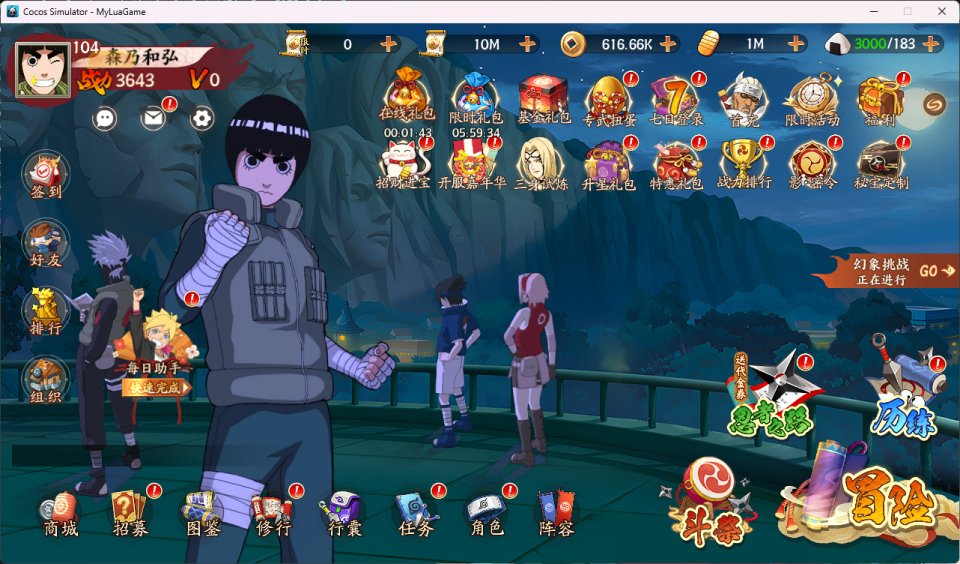
Task: Add more gold coins with plus button
Action: tap(667, 44)
